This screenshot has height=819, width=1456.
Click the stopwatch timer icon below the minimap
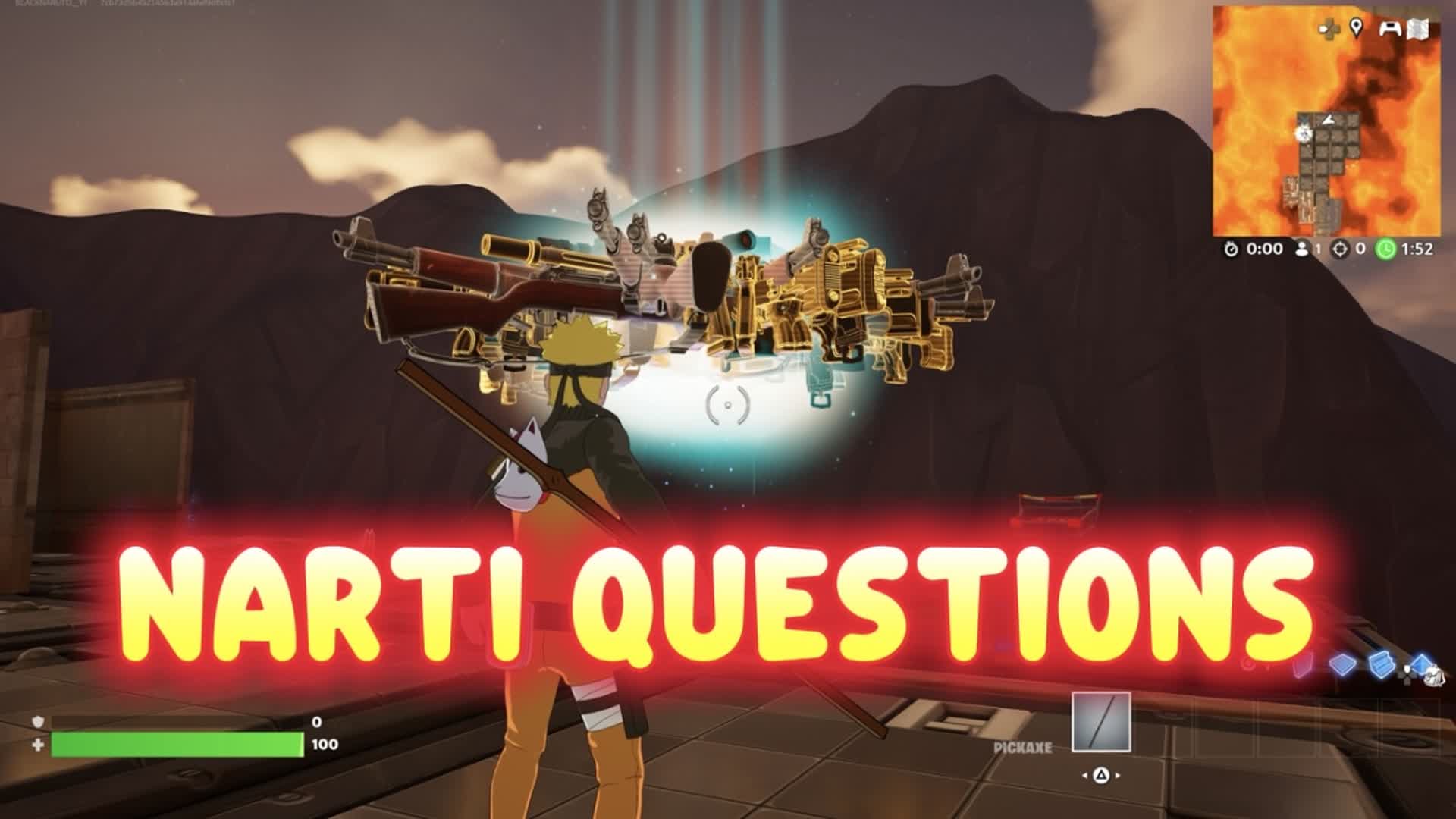coord(1231,248)
